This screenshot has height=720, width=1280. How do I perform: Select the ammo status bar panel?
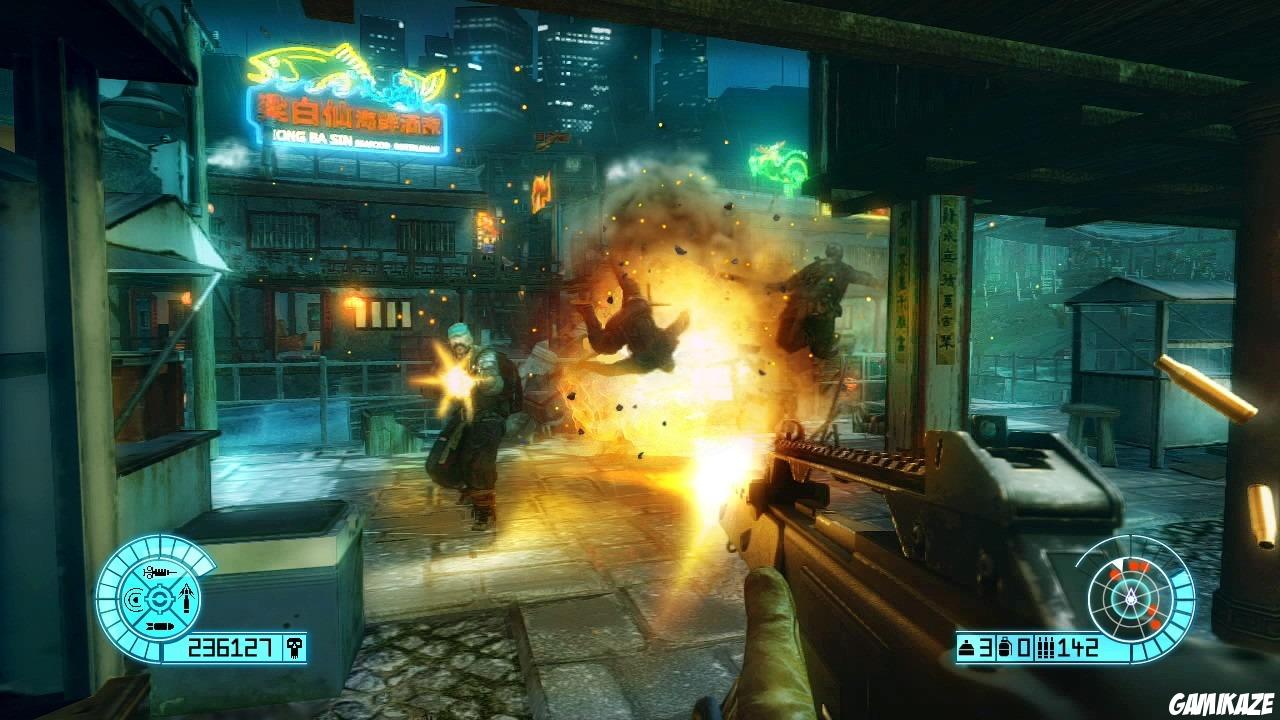coord(1027,649)
